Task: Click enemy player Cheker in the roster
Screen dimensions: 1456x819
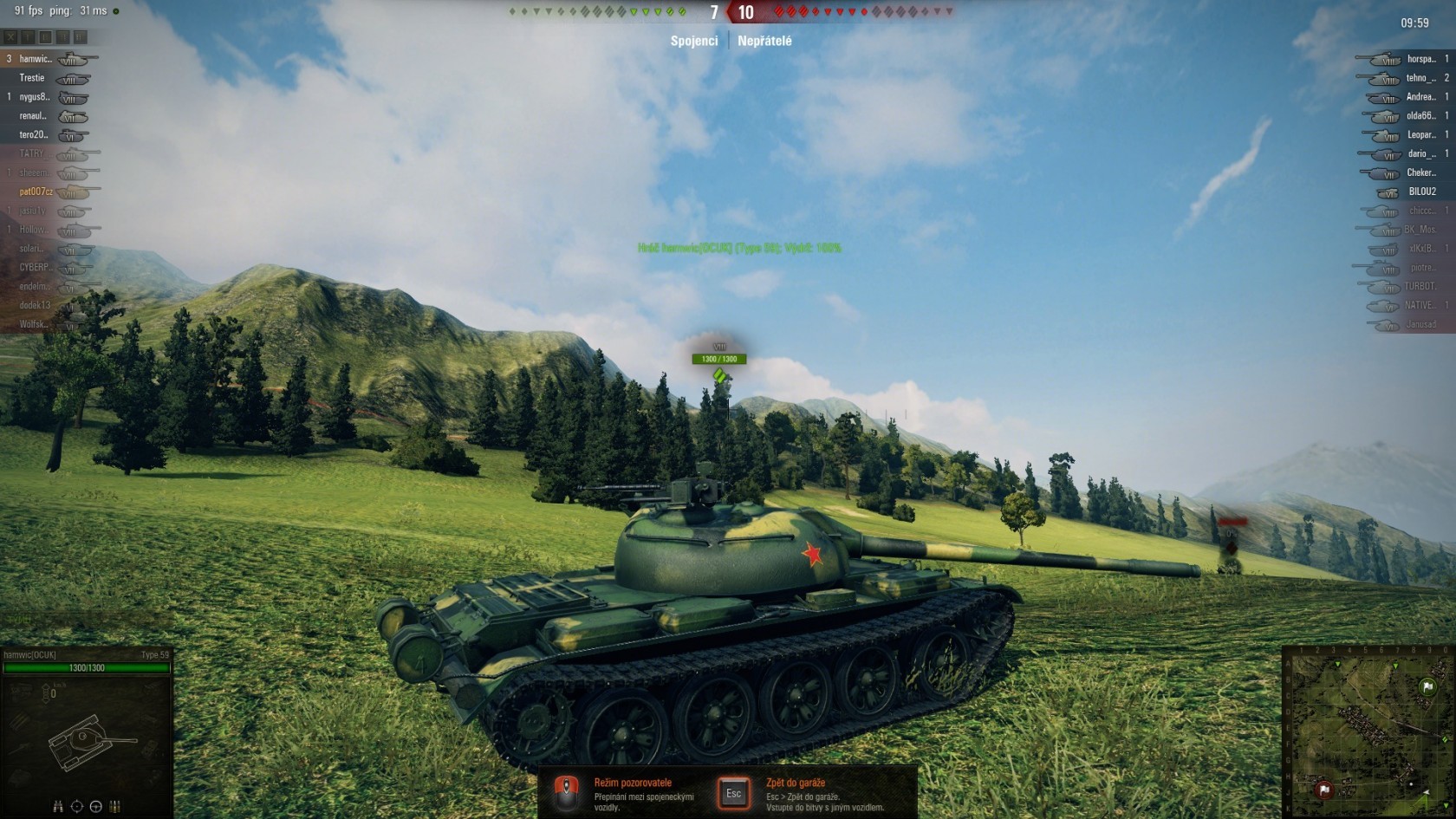Action: click(x=1420, y=172)
